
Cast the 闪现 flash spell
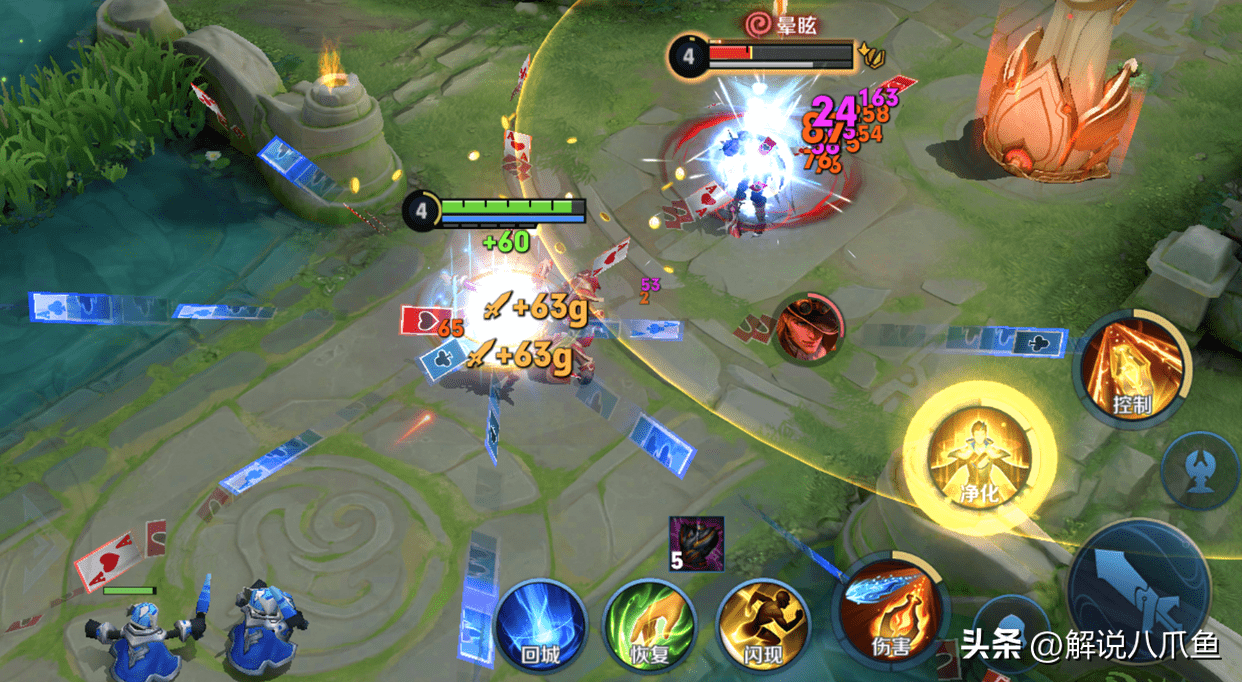[761, 620]
